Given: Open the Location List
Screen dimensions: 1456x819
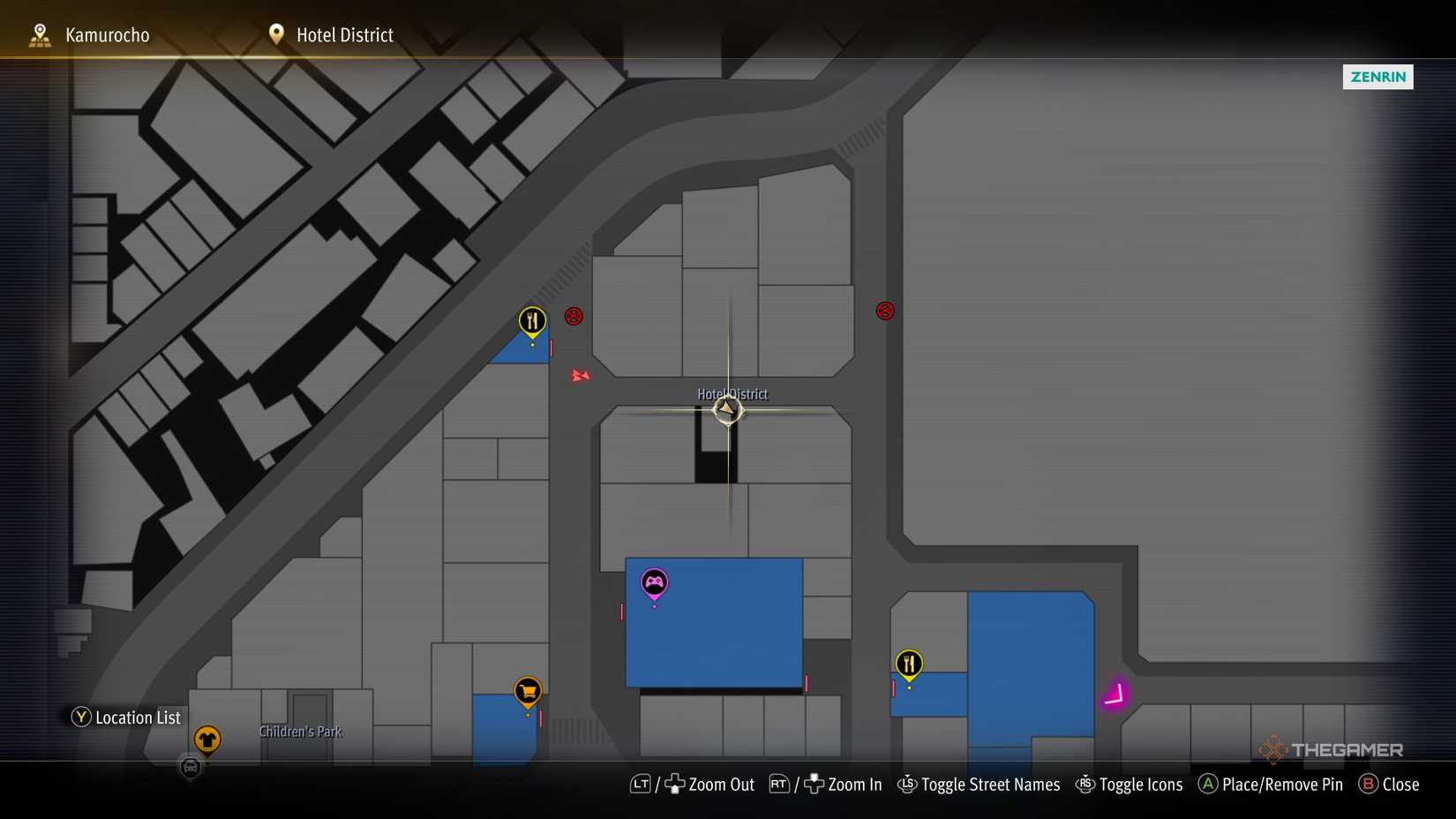Looking at the screenshot, I should click(125, 718).
